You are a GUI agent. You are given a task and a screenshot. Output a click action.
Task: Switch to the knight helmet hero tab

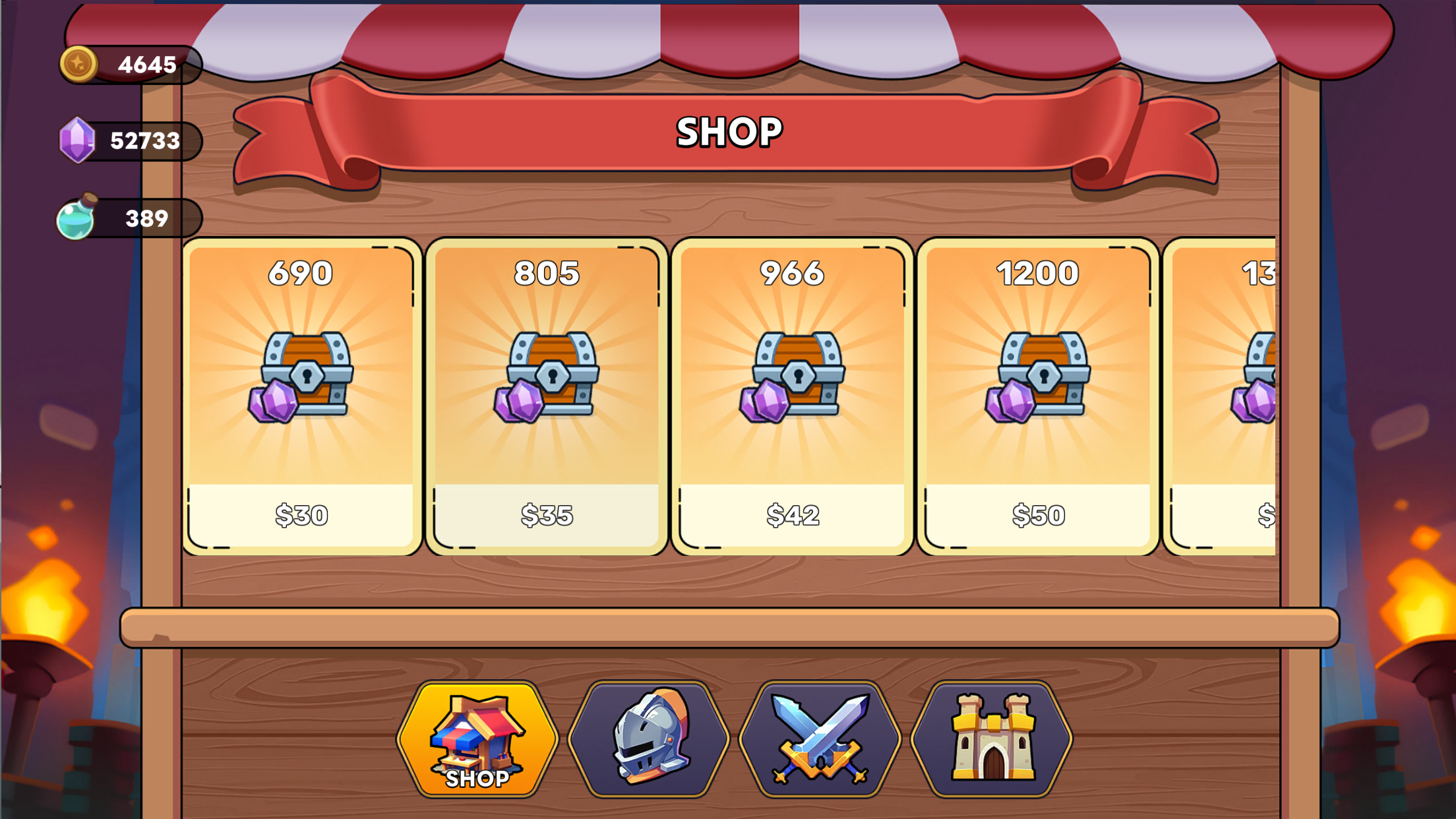(649, 739)
